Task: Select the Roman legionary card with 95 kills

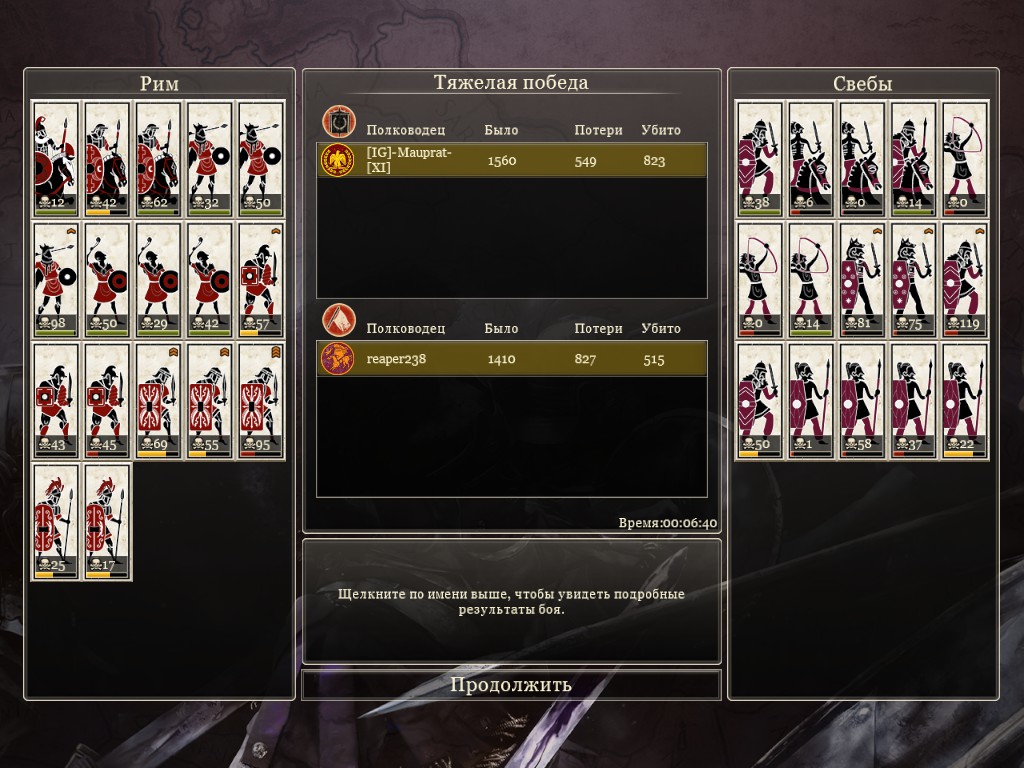Action: point(262,401)
